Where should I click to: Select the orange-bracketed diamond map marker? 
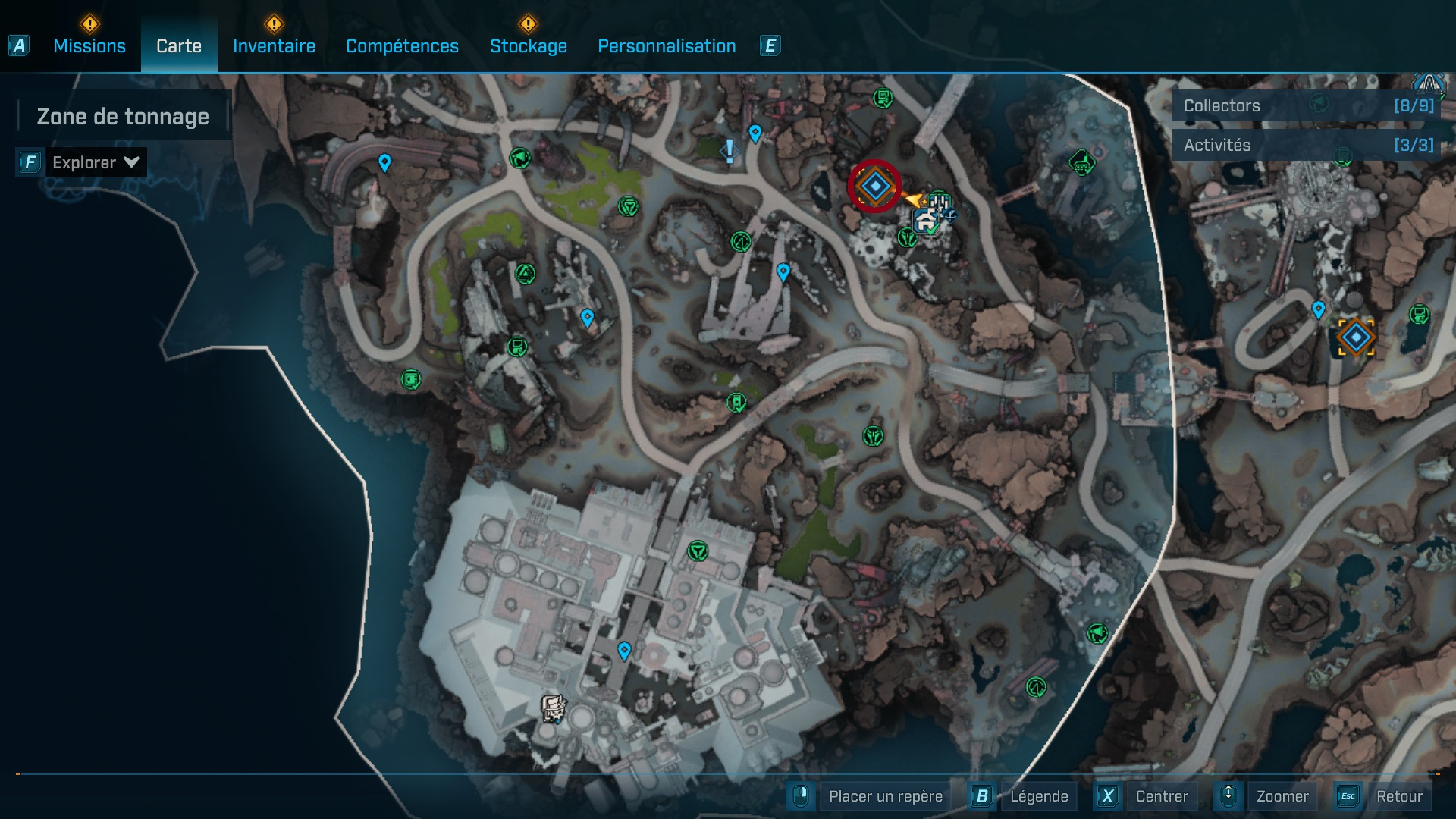1356,337
